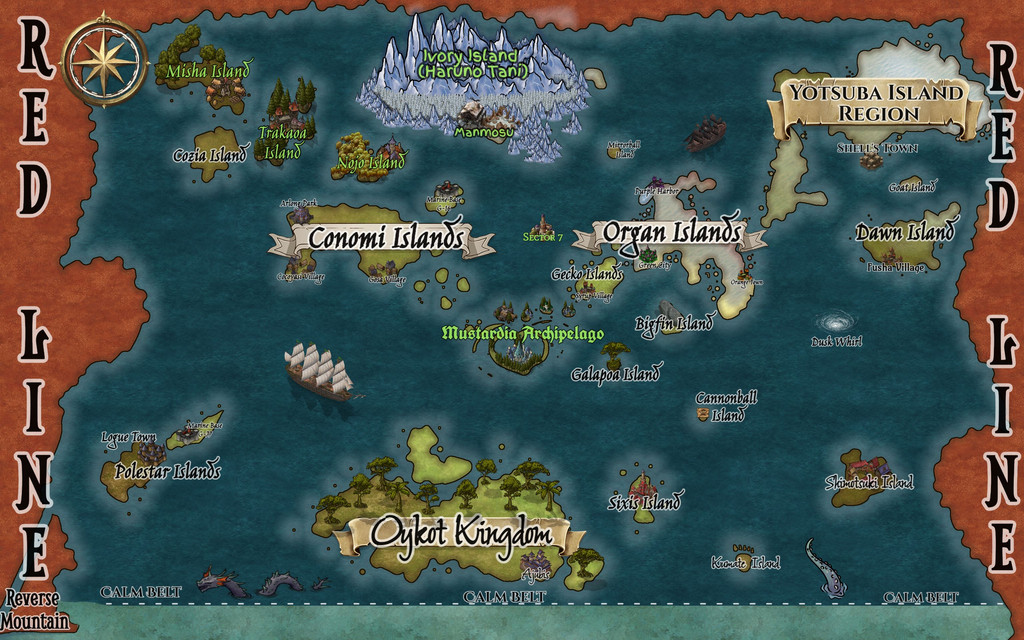The height and width of the screenshot is (640, 1024).
Task: Click the Misha Island label
Action: (x=208, y=71)
